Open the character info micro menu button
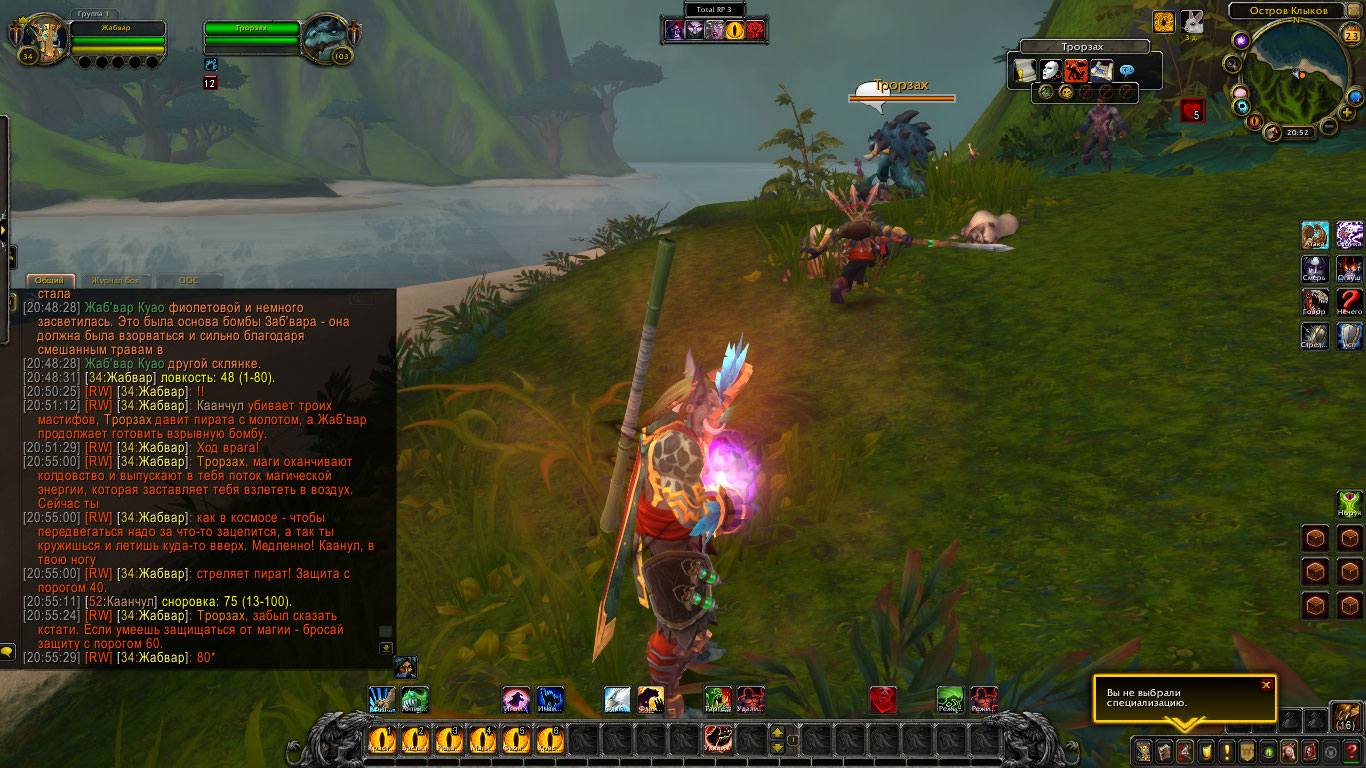 tap(1142, 751)
